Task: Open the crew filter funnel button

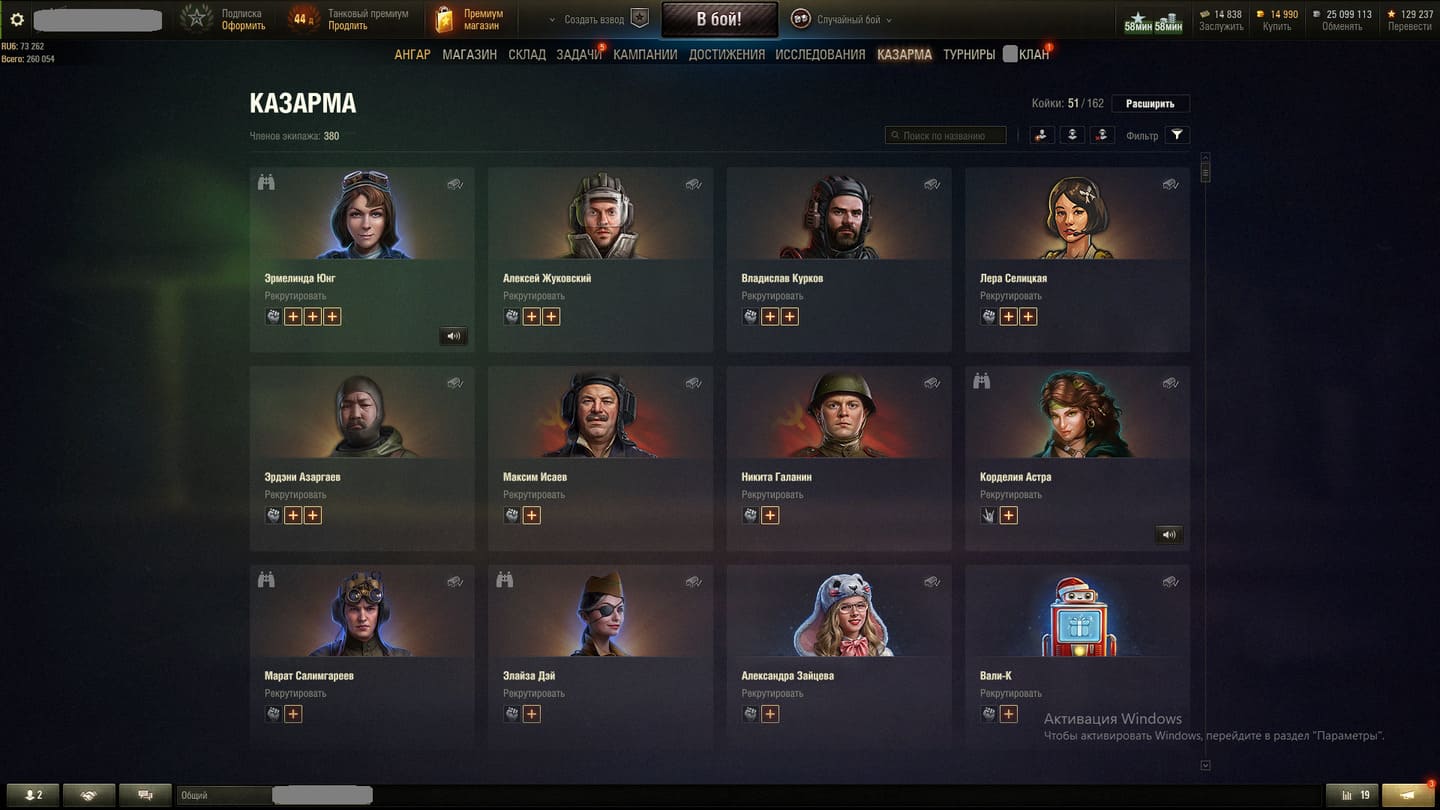Action: coord(1177,135)
